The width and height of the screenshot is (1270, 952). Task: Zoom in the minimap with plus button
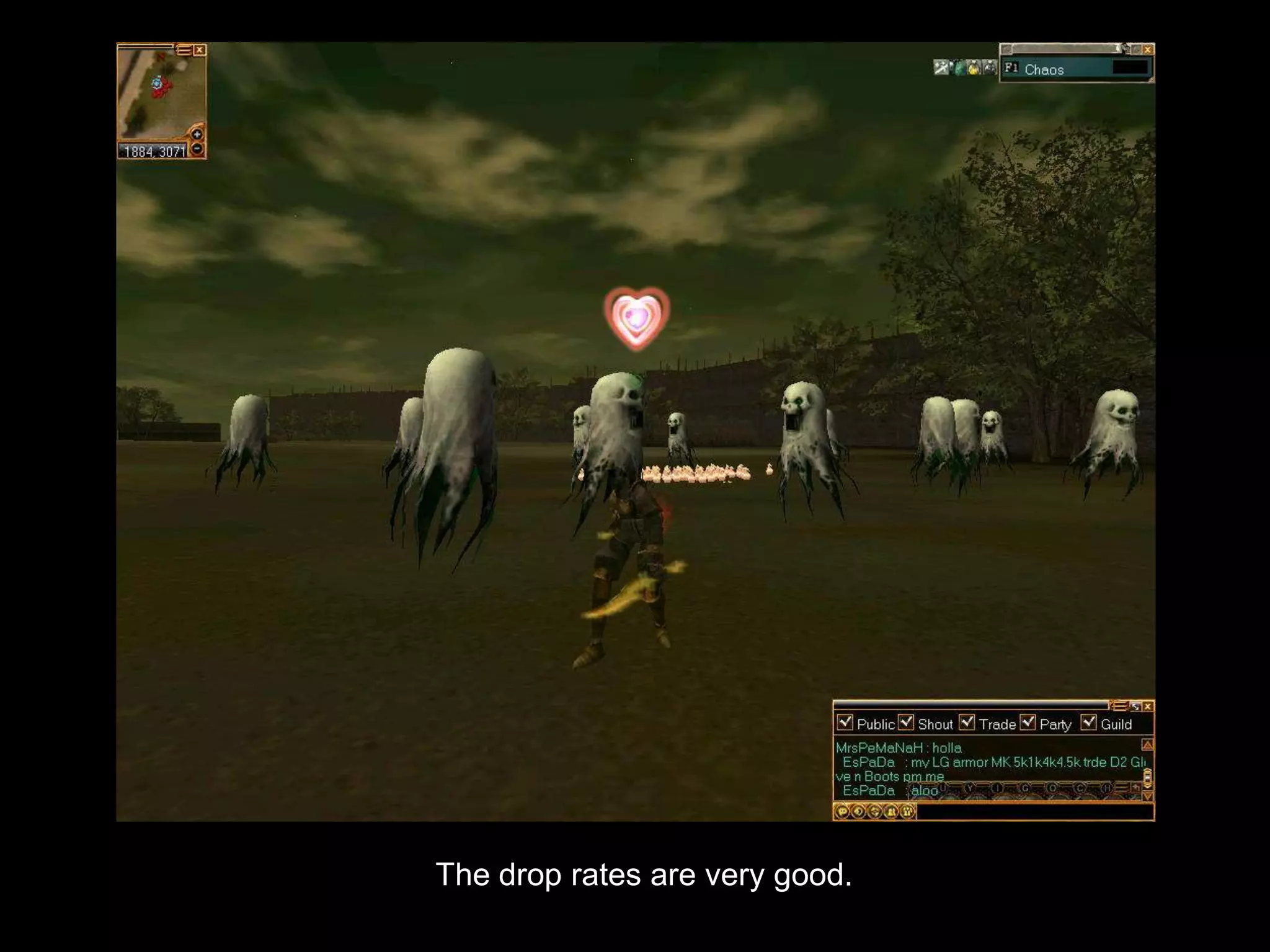pos(197,134)
